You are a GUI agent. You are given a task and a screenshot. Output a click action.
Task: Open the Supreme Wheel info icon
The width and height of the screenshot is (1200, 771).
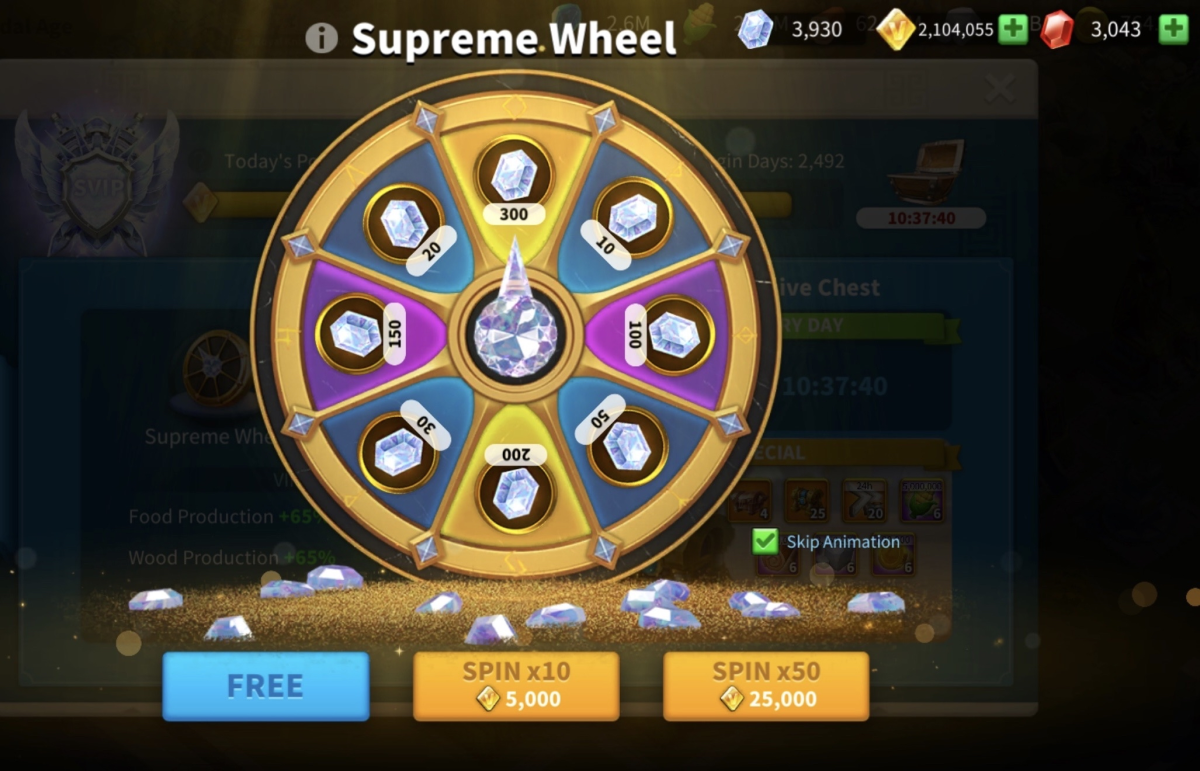coord(321,38)
